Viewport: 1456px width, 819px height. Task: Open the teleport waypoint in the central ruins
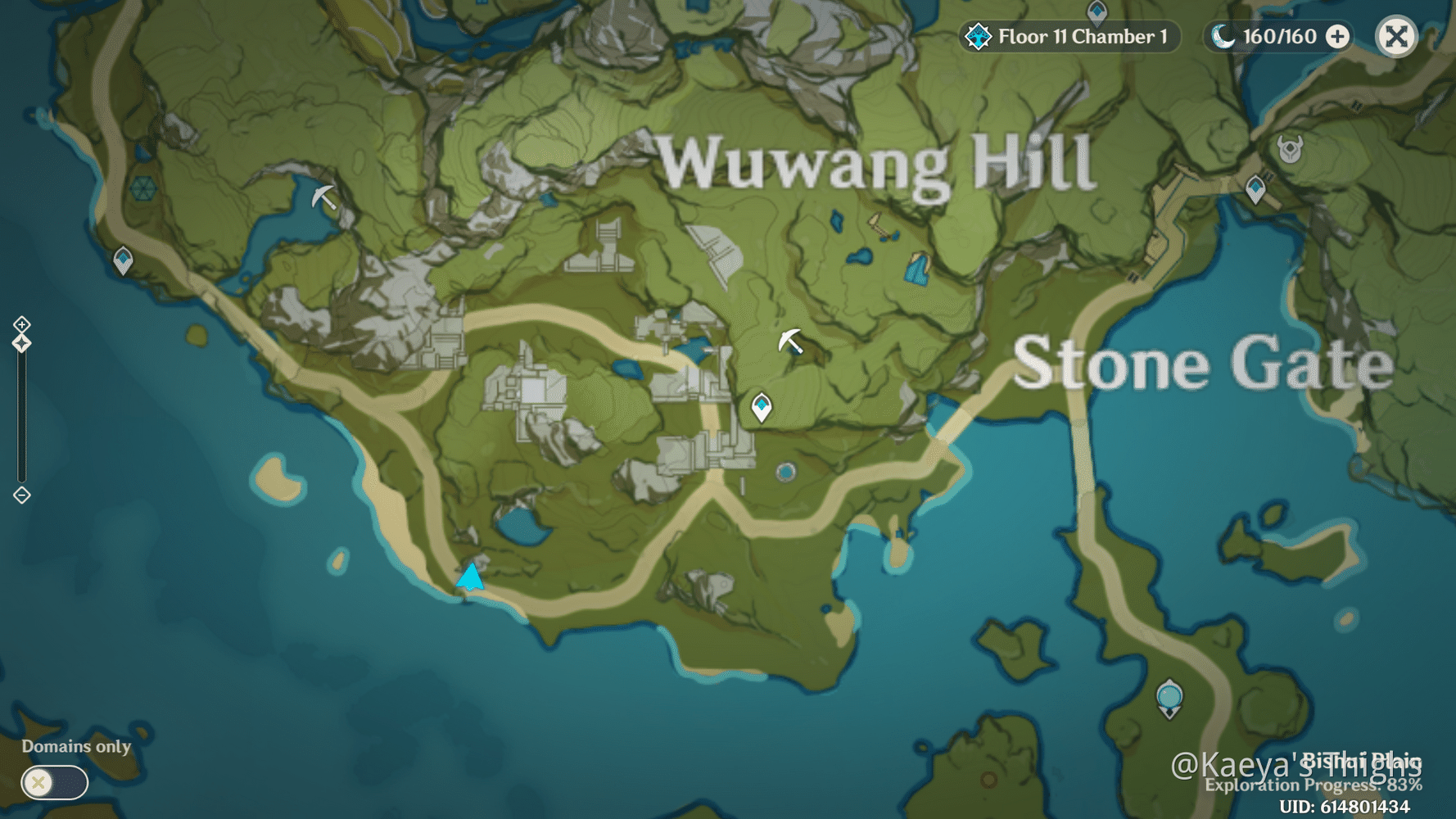coord(760,408)
